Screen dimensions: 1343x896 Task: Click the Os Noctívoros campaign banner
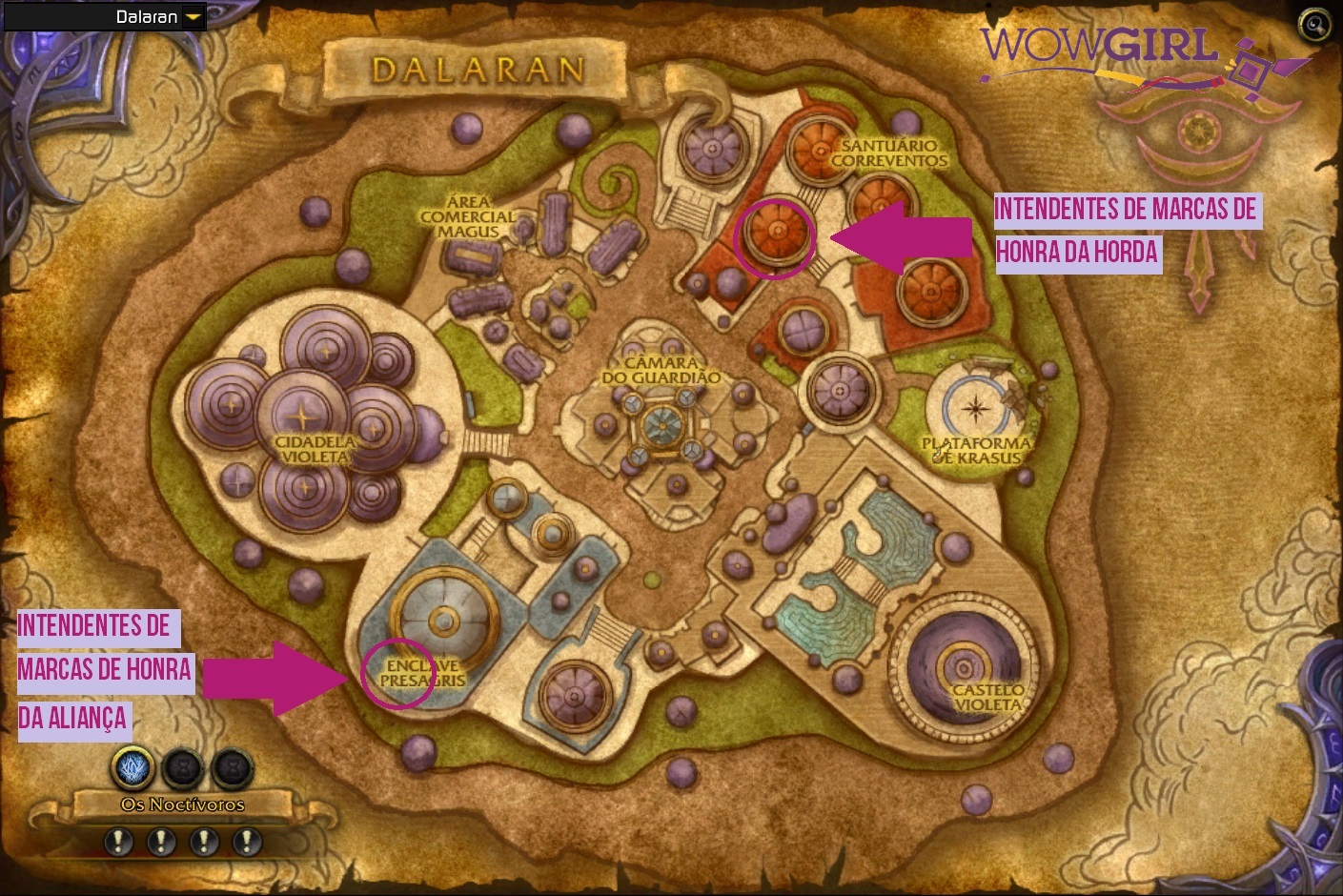coord(182,804)
